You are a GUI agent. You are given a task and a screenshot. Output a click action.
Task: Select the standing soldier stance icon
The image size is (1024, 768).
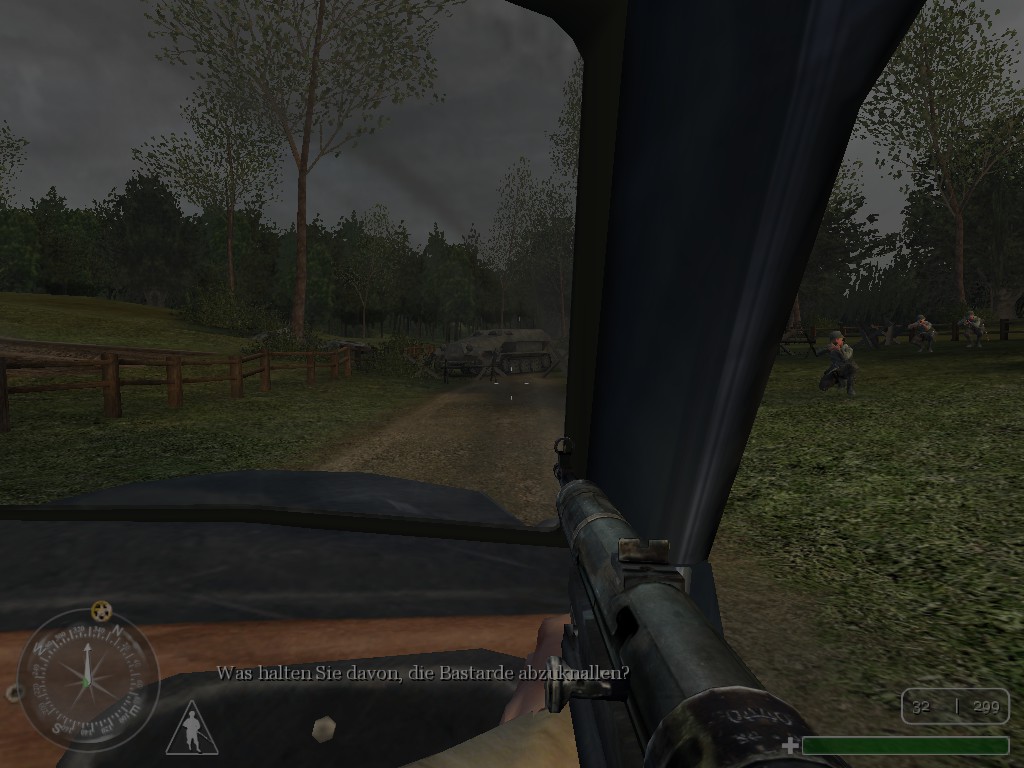pos(192,728)
